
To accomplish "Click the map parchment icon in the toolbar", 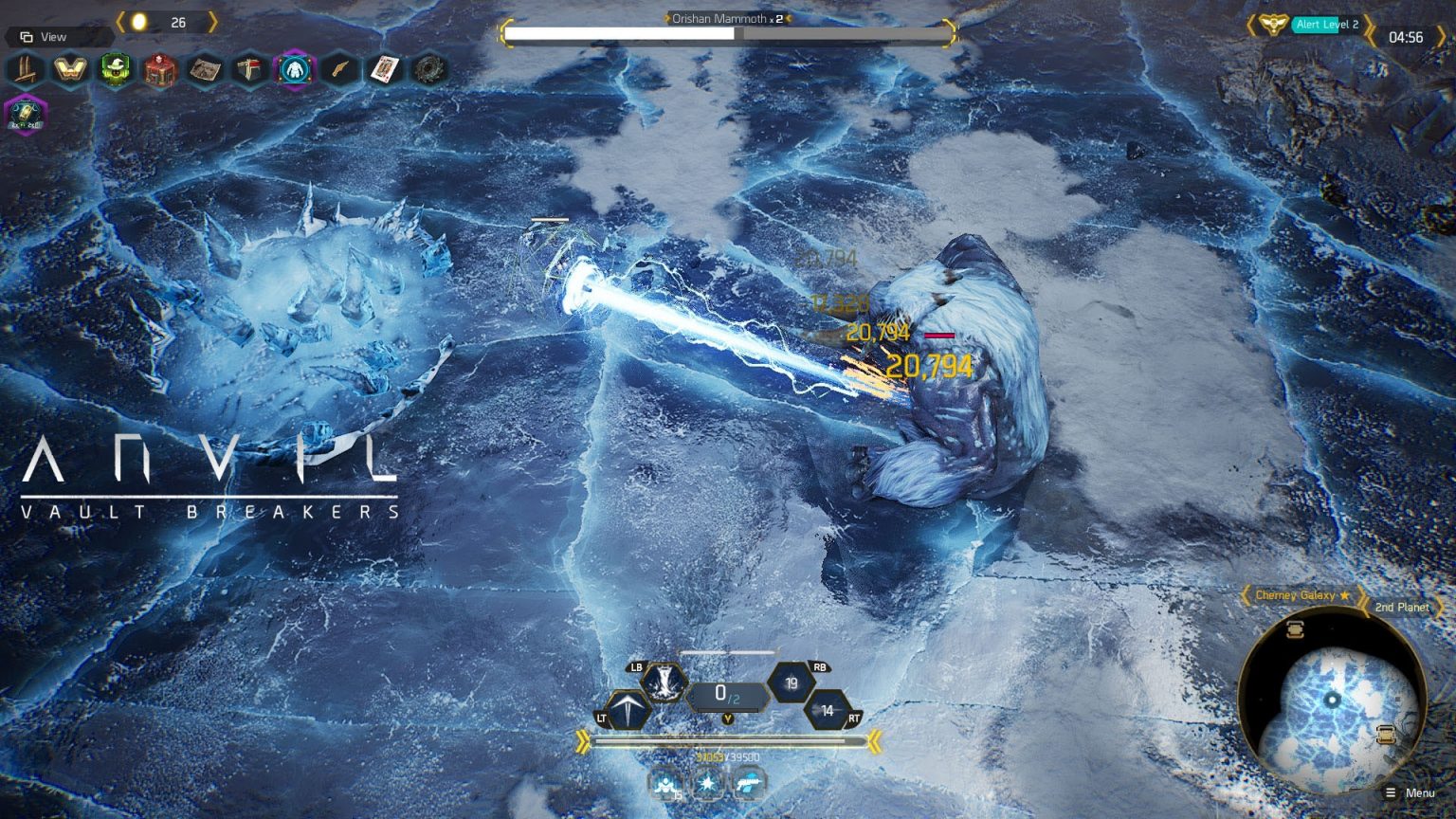I will tap(204, 70).
